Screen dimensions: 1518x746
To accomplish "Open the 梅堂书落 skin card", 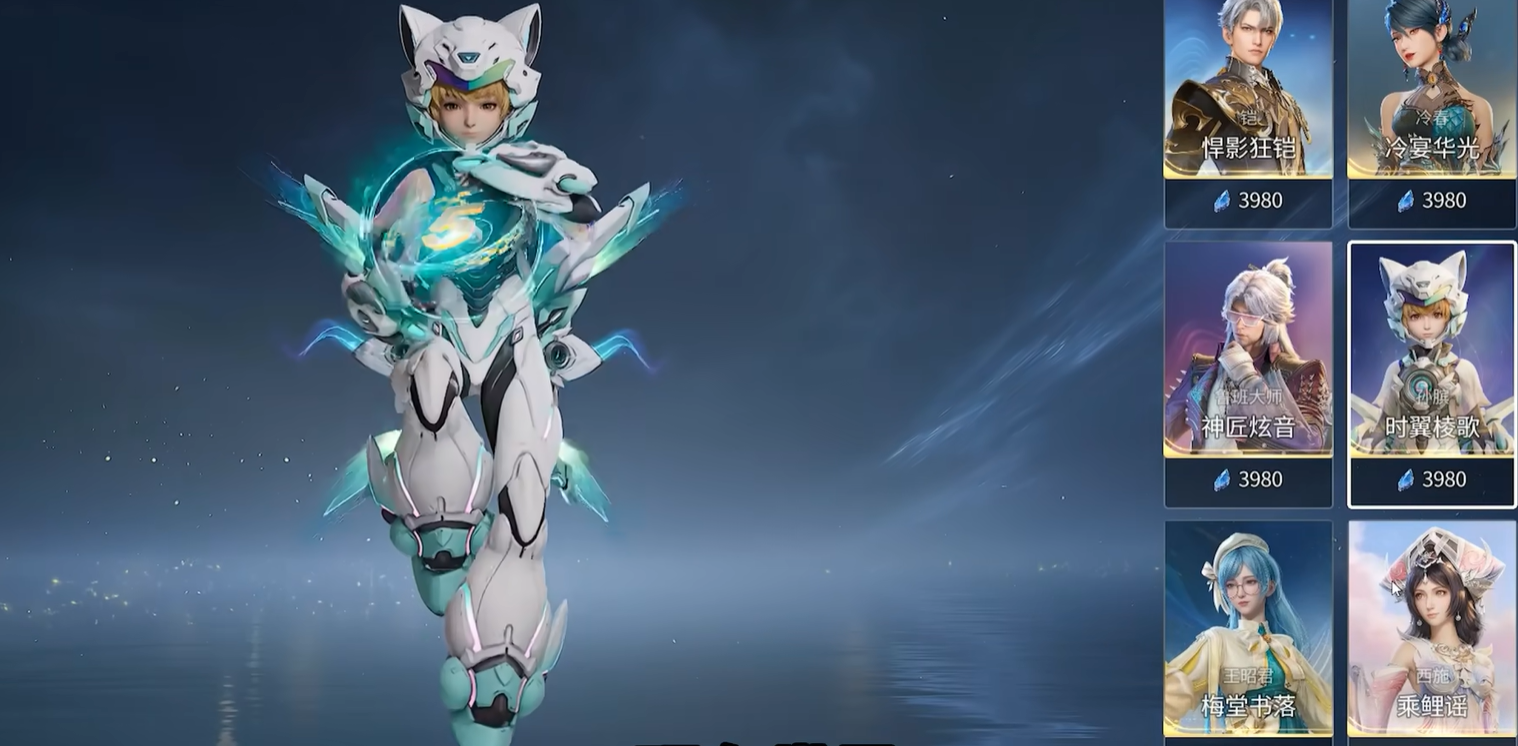I will (1248, 630).
